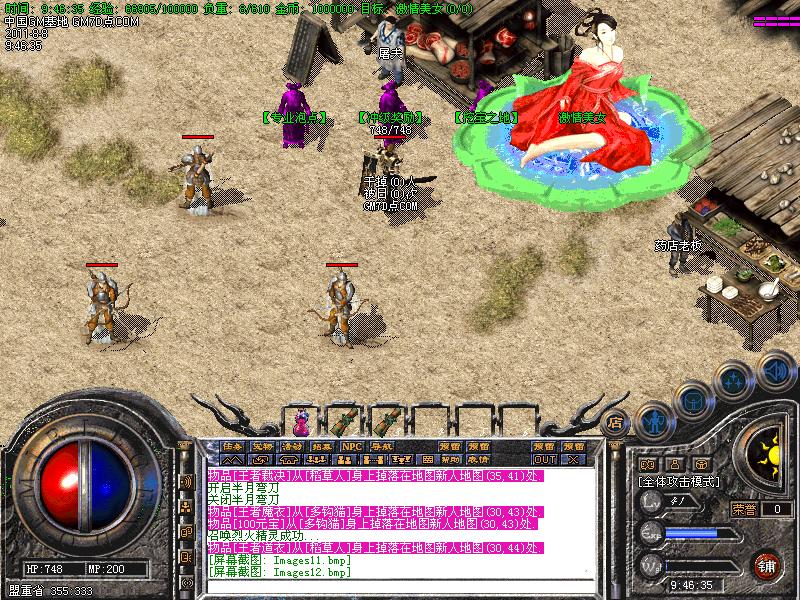Click the 表情 emotes button
The width and height of the screenshot is (800, 600).
478,460
